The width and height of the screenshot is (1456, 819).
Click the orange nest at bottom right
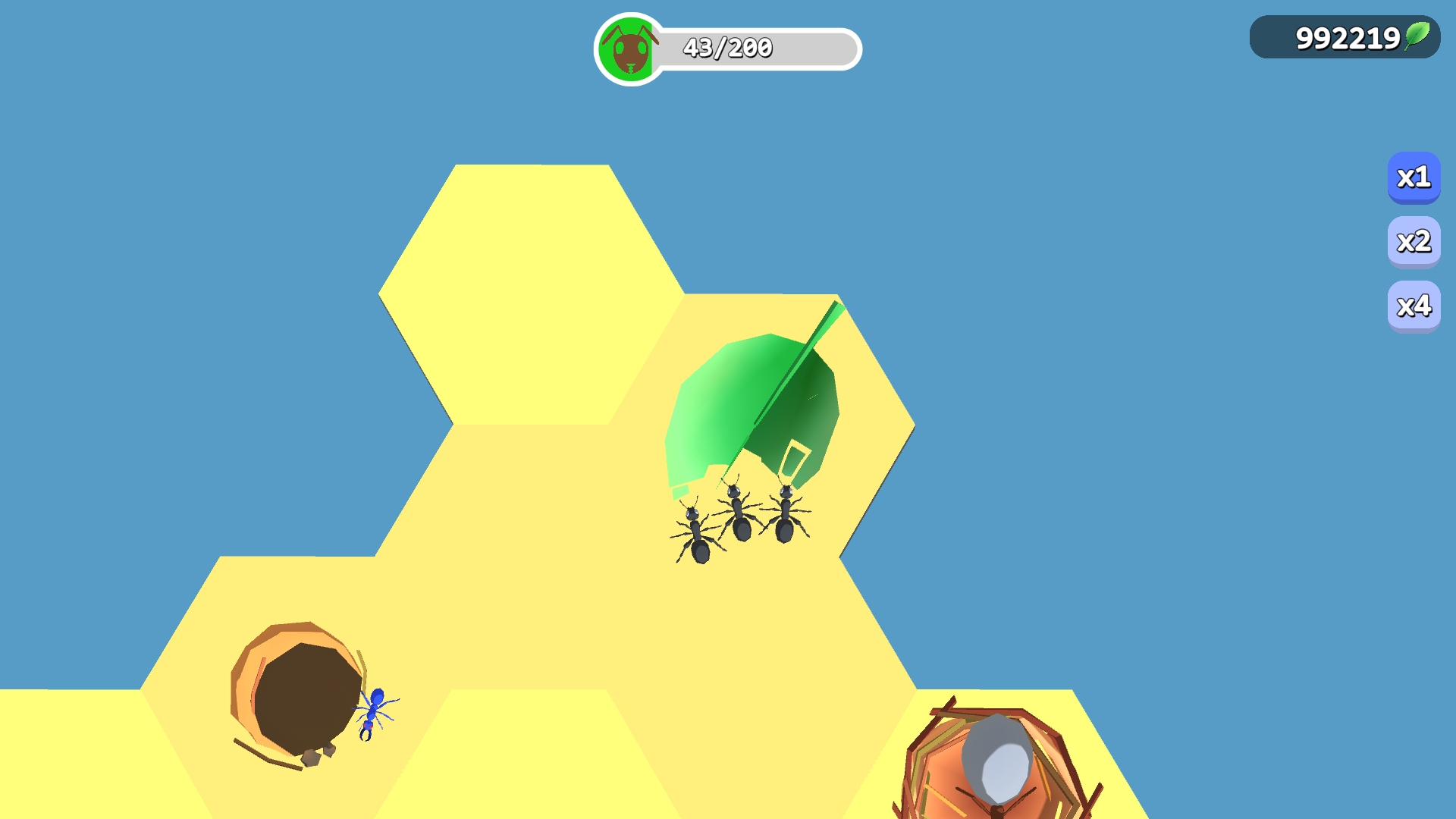point(993,766)
